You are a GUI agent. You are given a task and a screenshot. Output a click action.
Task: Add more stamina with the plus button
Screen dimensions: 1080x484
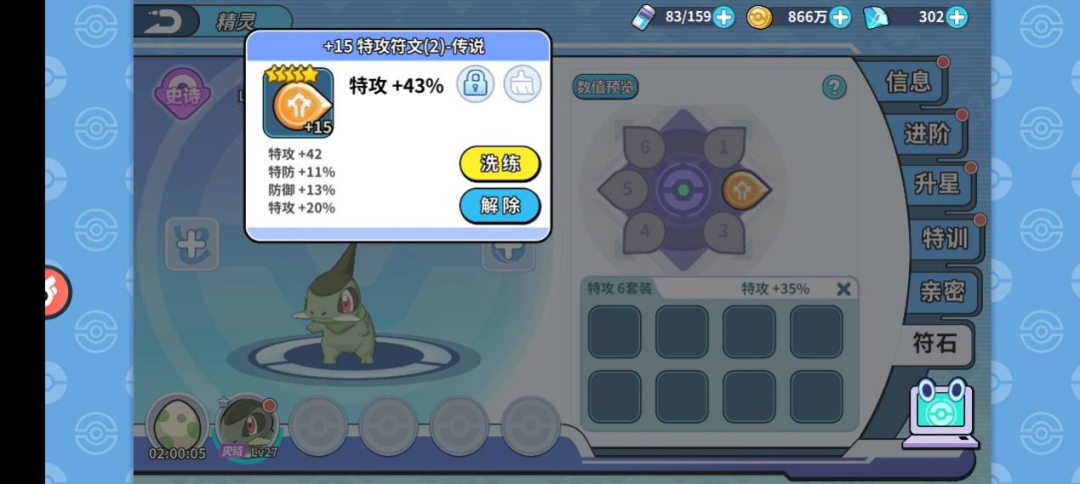(x=724, y=17)
